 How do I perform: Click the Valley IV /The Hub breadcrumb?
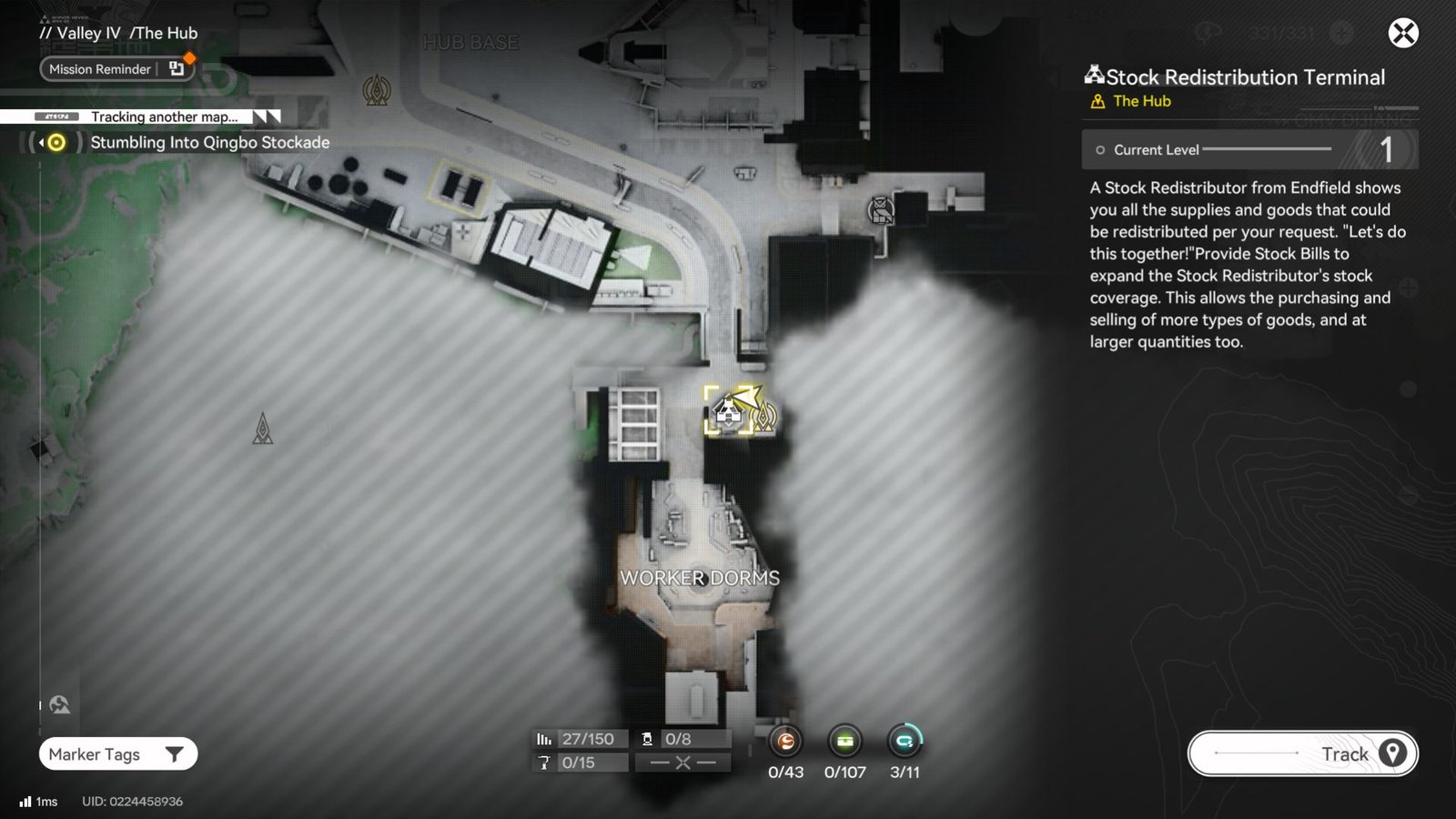(118, 33)
